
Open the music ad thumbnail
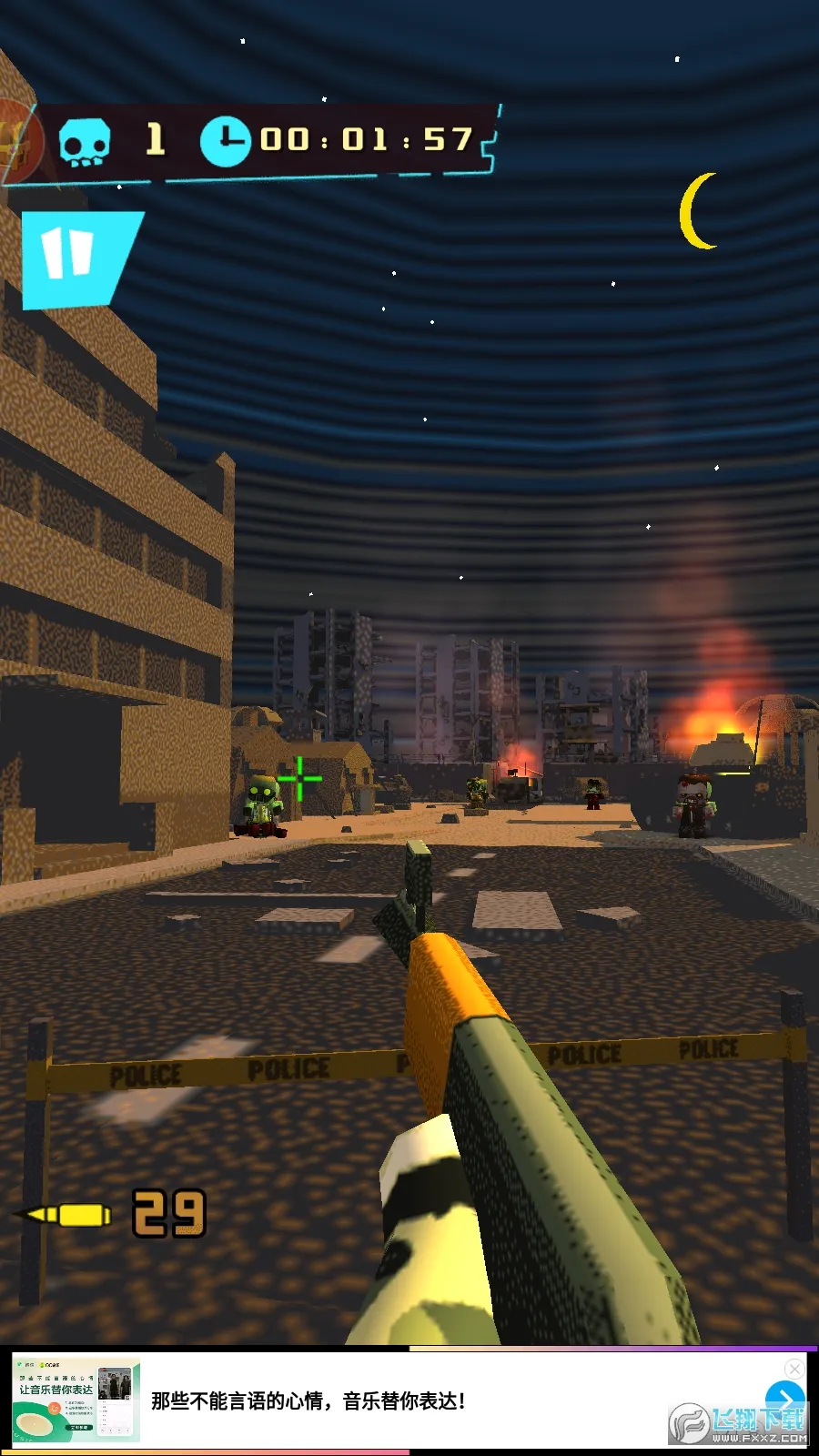pyautogui.click(x=76, y=1400)
